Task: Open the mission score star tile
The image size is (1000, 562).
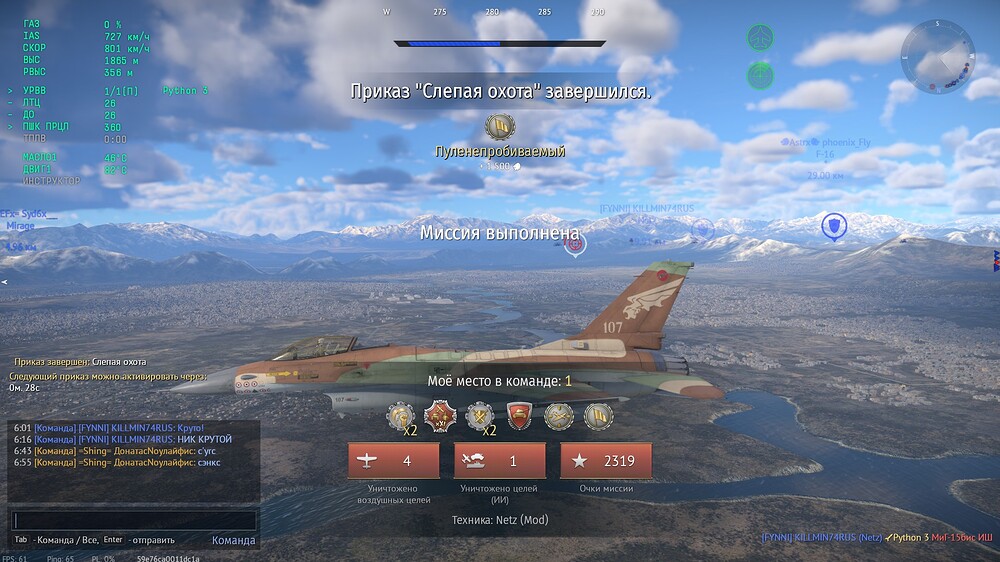Action: click(605, 461)
